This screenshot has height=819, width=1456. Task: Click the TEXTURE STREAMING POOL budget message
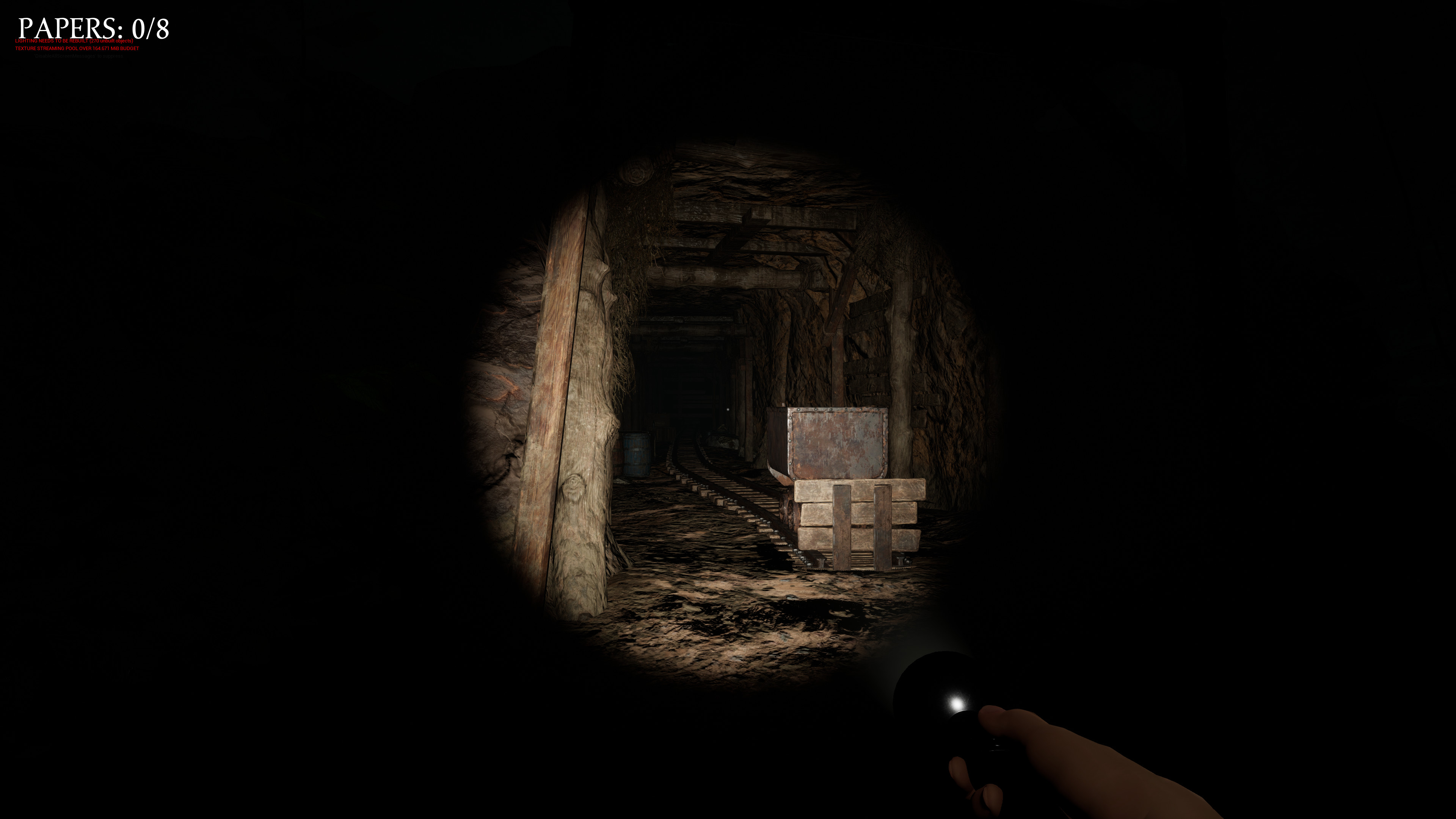76,49
